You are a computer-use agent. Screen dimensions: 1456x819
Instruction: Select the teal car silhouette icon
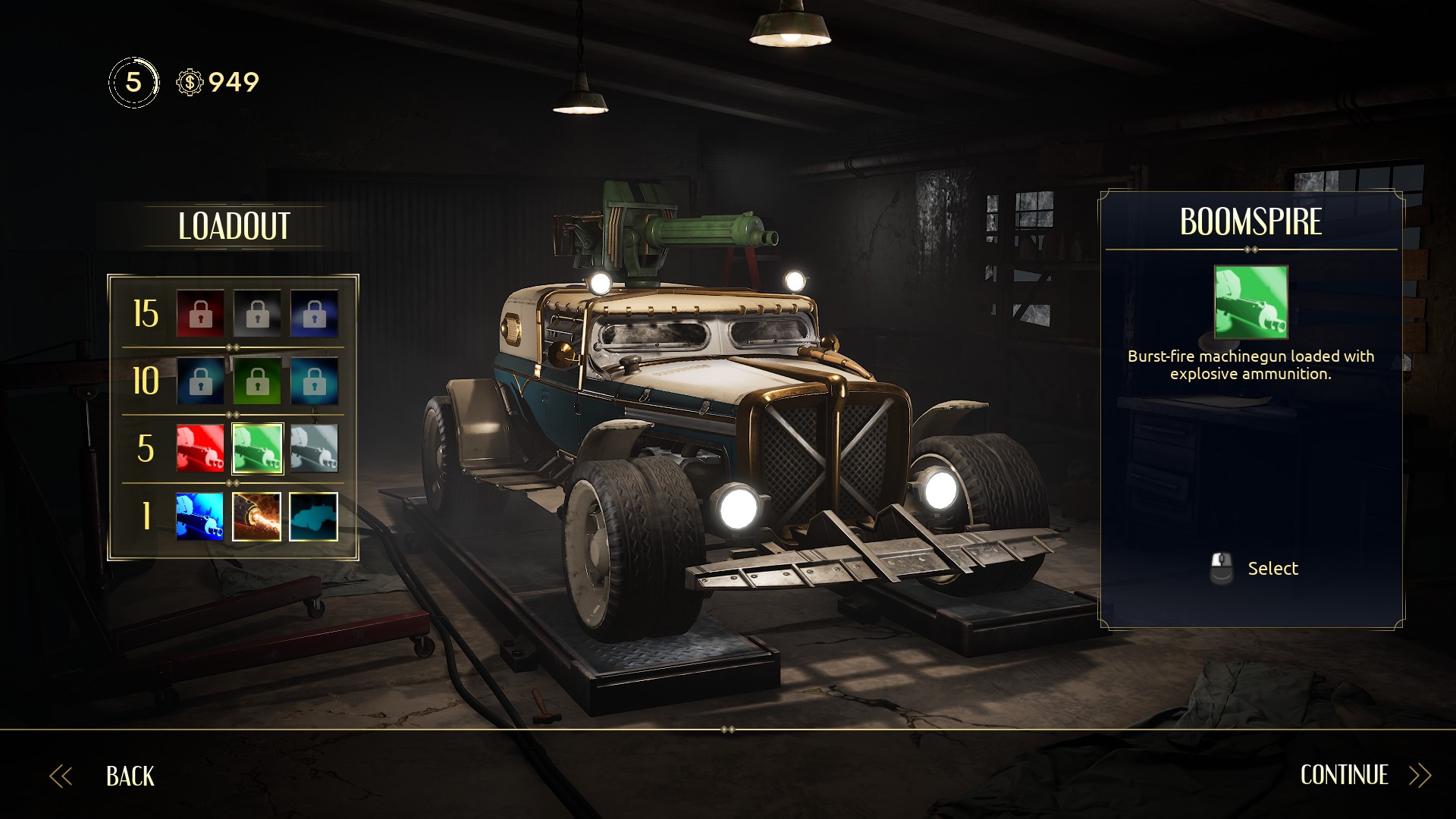314,516
